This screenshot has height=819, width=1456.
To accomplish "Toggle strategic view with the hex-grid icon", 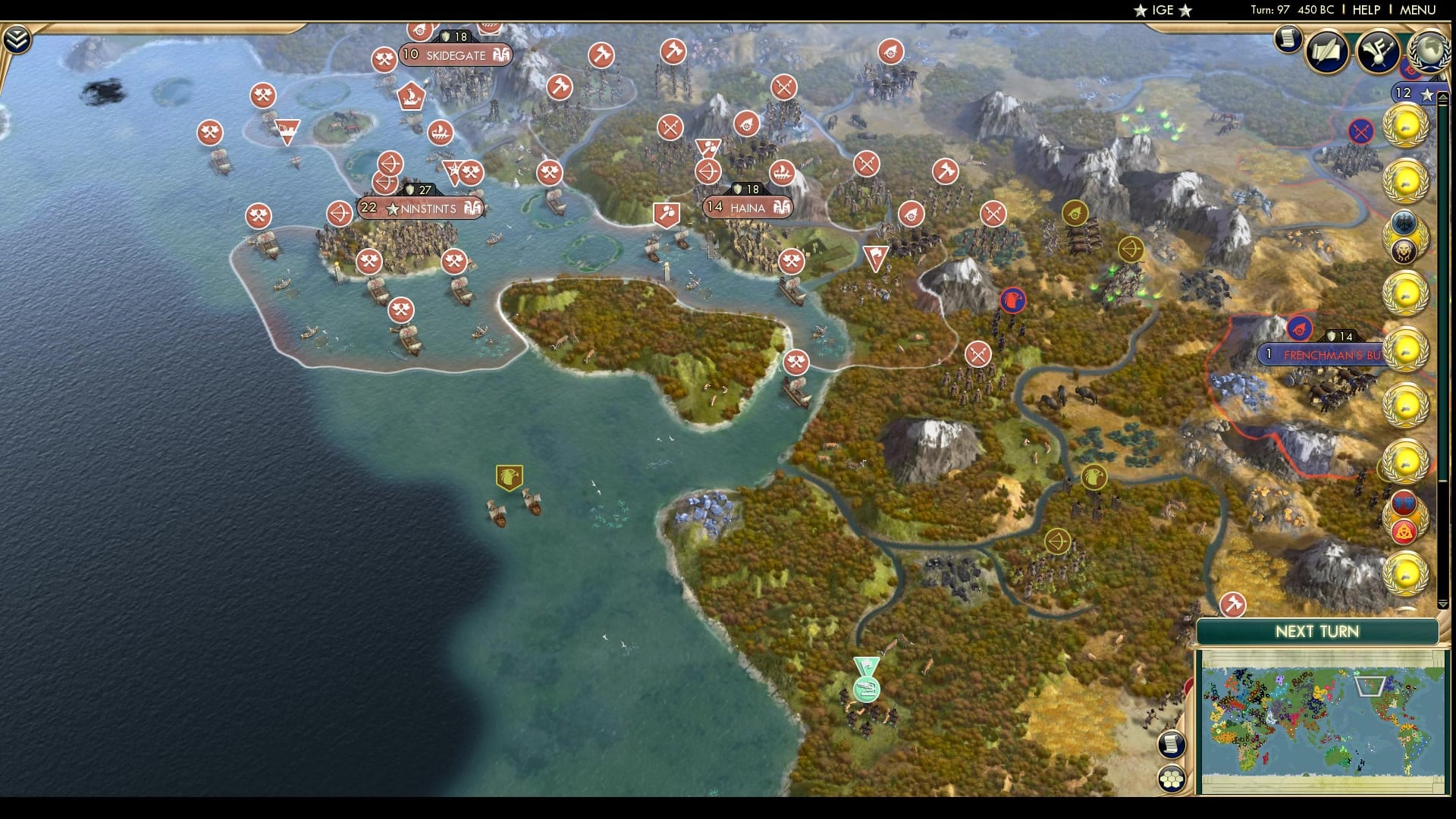I will pos(1172,777).
